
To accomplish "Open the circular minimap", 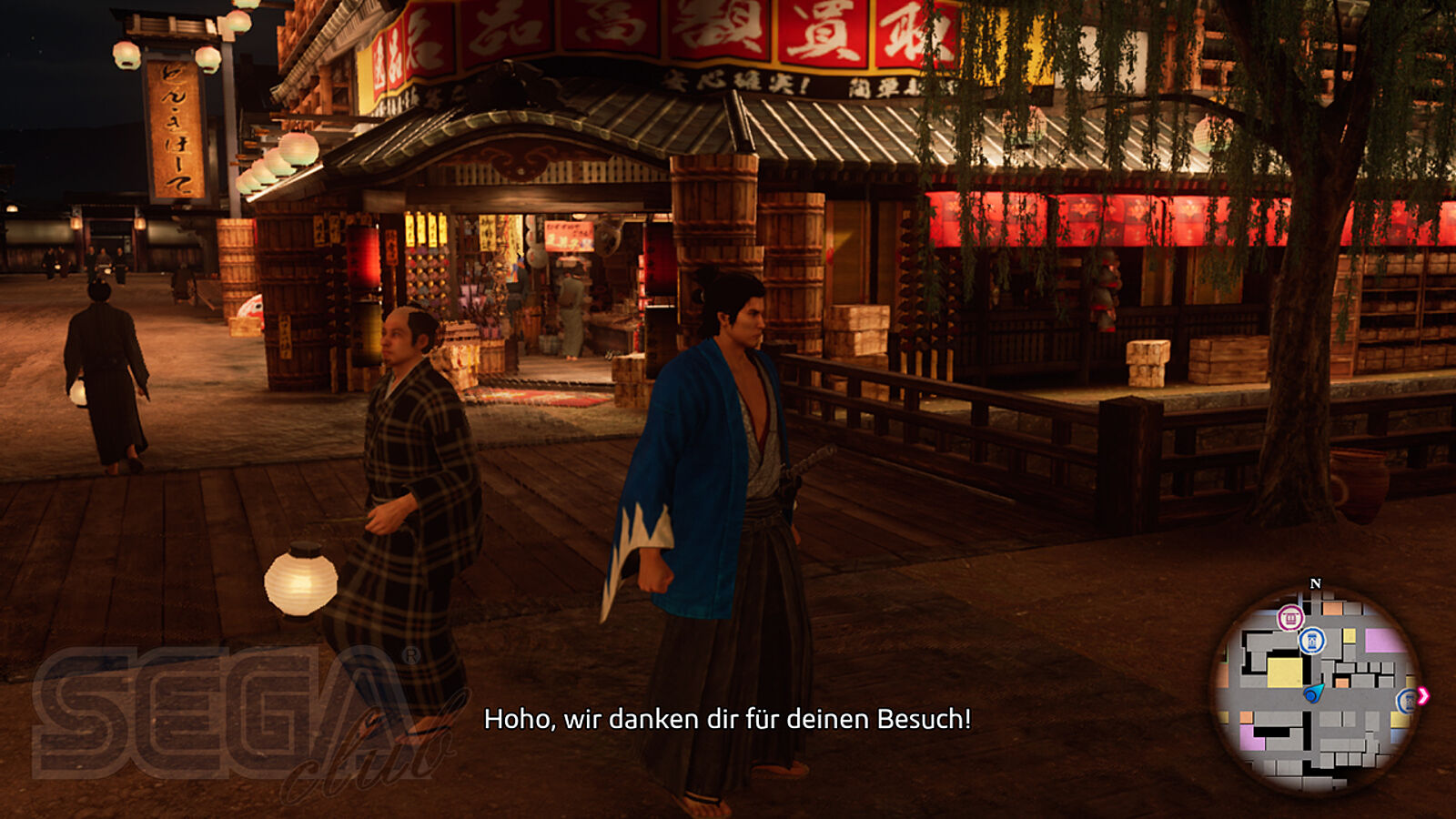I will (x=1315, y=690).
